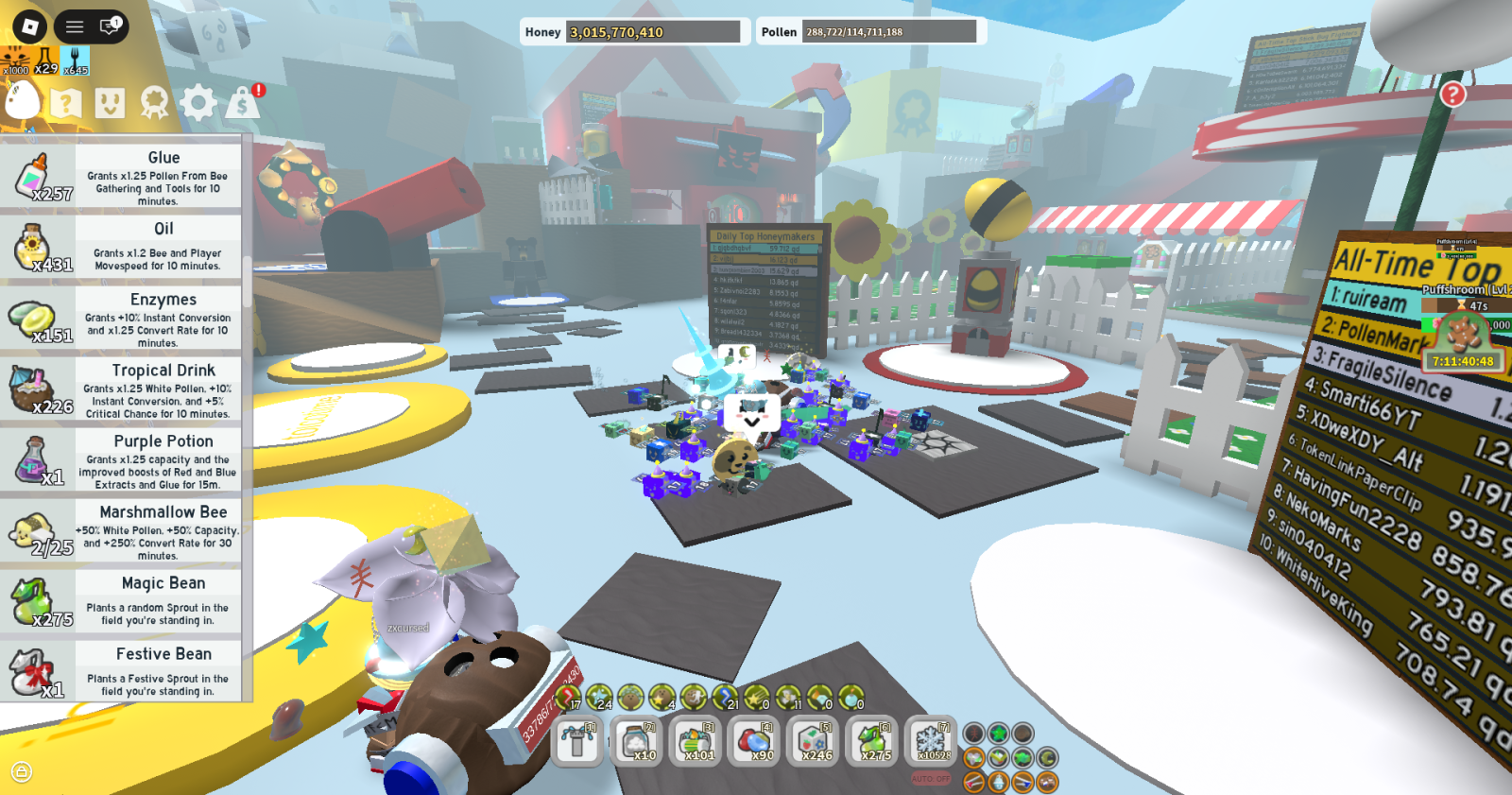The height and width of the screenshot is (795, 1512).
Task: Choose the Magic Bean entry
Action: pyautogui.click(x=121, y=601)
